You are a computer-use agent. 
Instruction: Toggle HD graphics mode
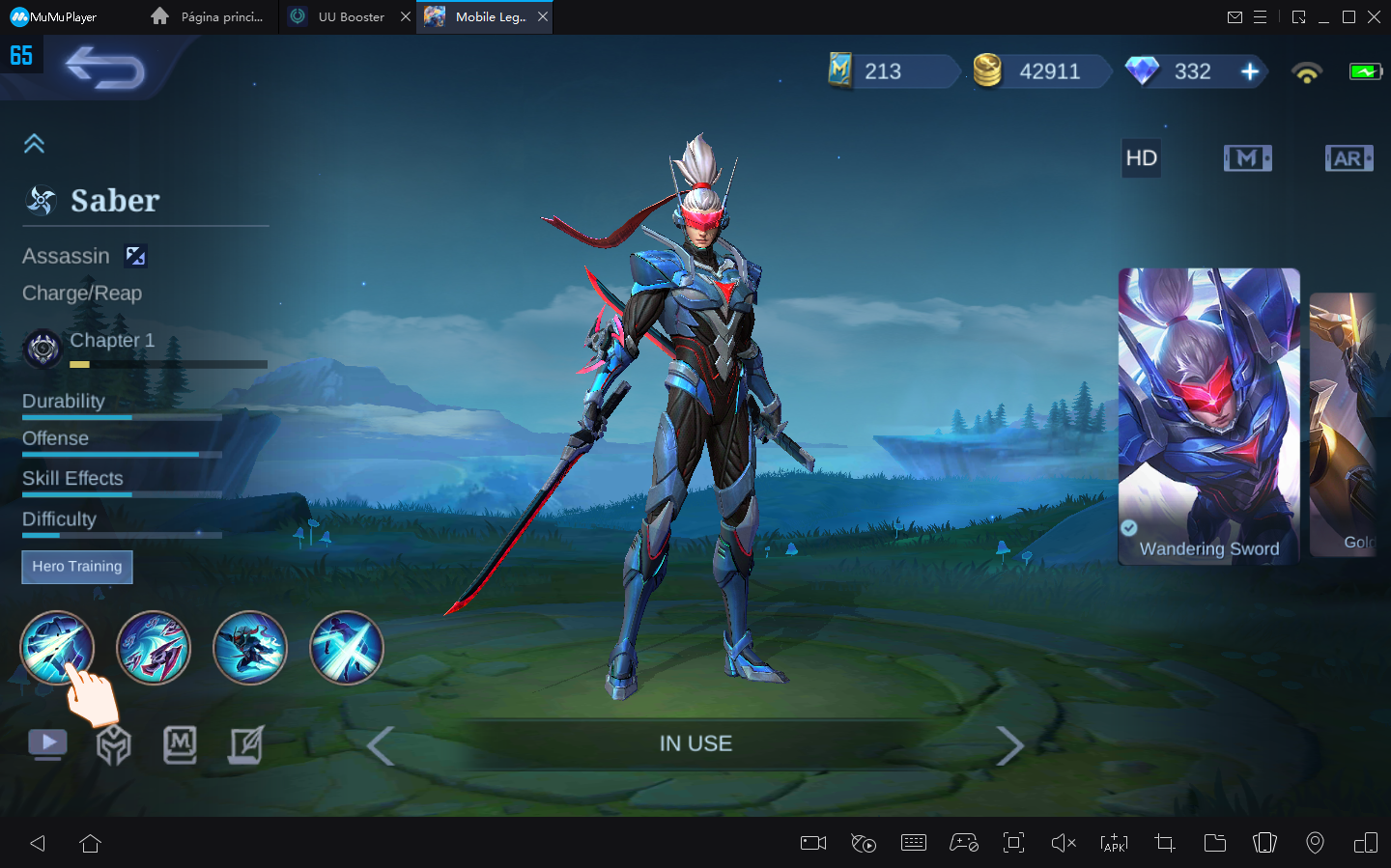pyautogui.click(x=1141, y=158)
